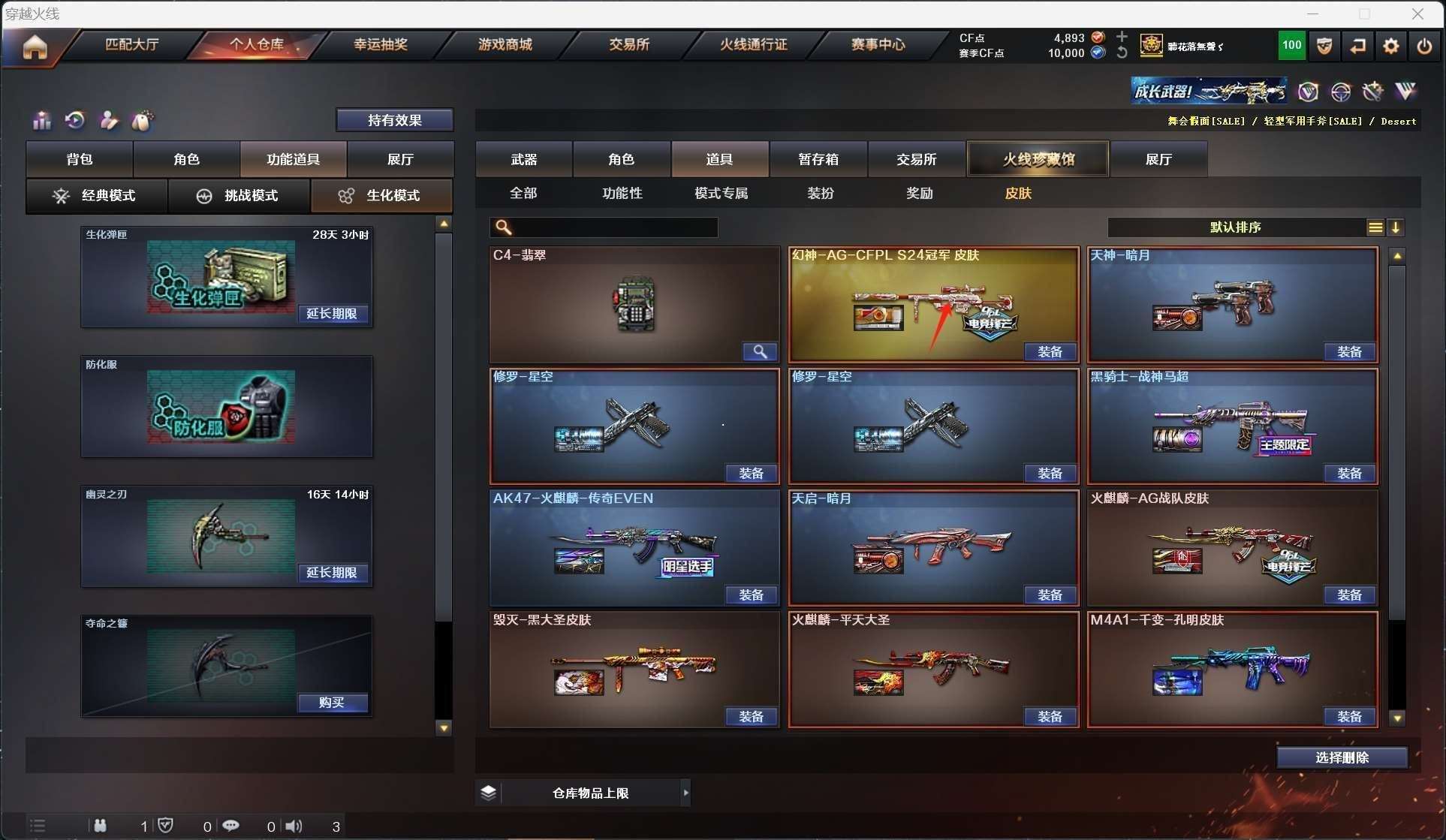Buy the 夺命之镰 item
Image resolution: width=1446 pixels, height=840 pixels.
click(x=332, y=703)
